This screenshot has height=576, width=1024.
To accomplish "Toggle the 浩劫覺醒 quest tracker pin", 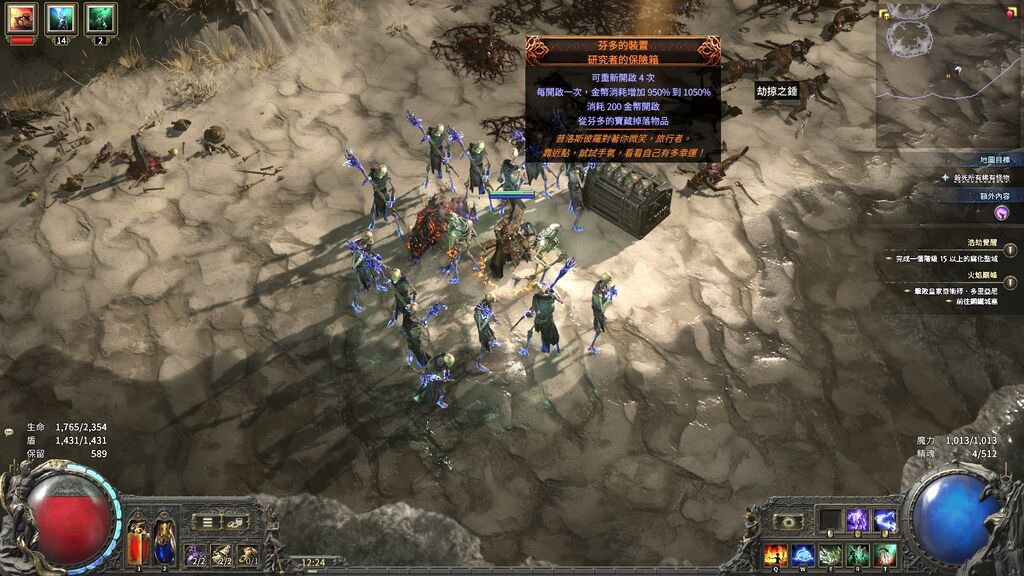I will point(1011,249).
